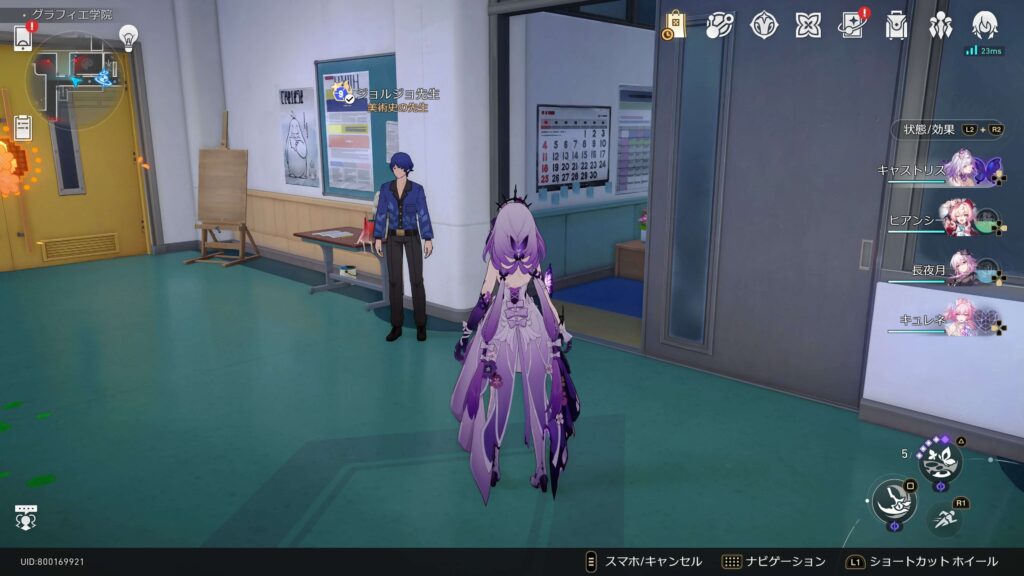
Task: Open the clipboard mission tracker icon
Action: pyautogui.click(x=23, y=127)
